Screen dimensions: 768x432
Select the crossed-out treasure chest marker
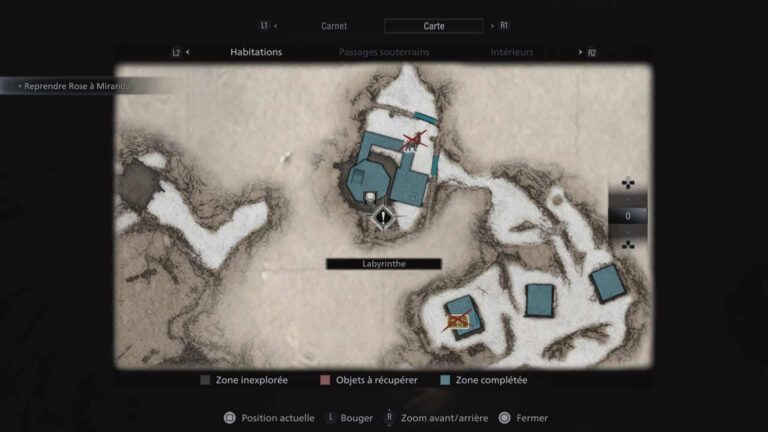[458, 320]
